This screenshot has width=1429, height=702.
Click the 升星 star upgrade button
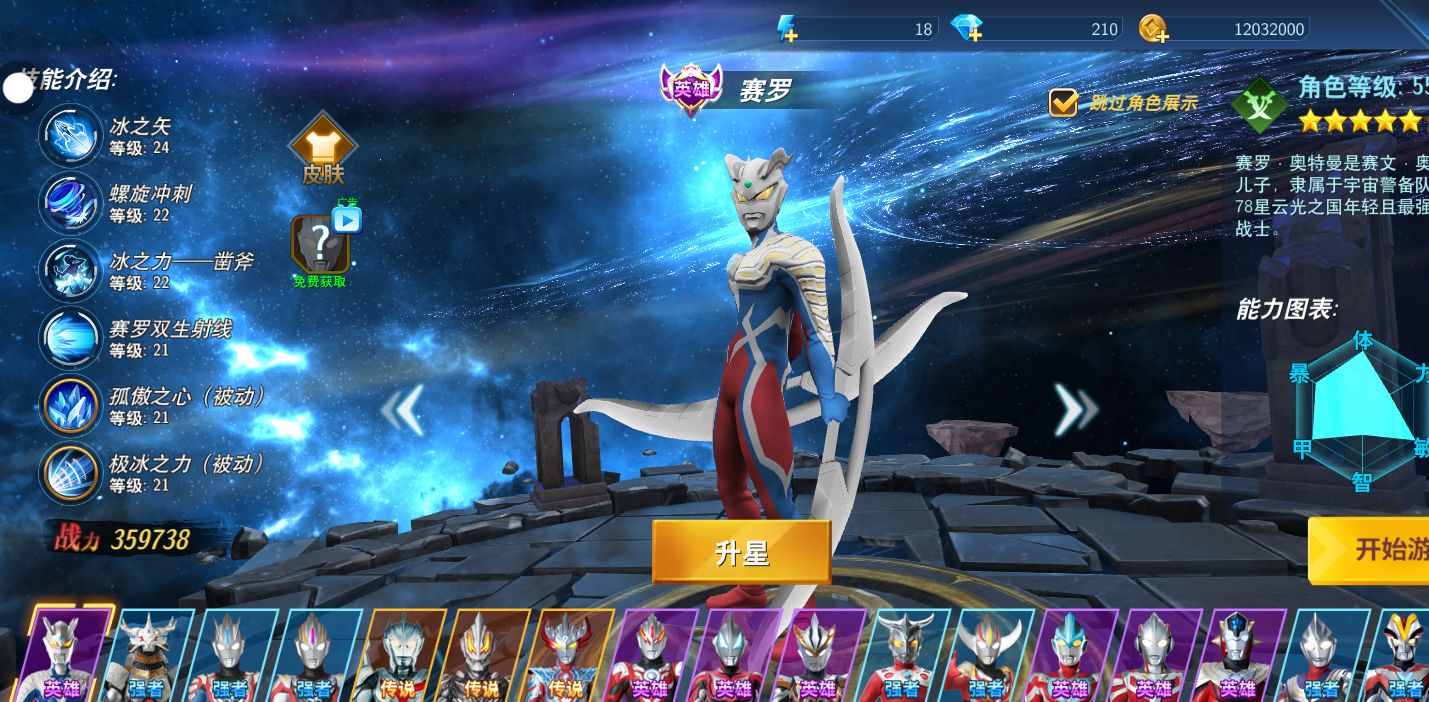[741, 552]
